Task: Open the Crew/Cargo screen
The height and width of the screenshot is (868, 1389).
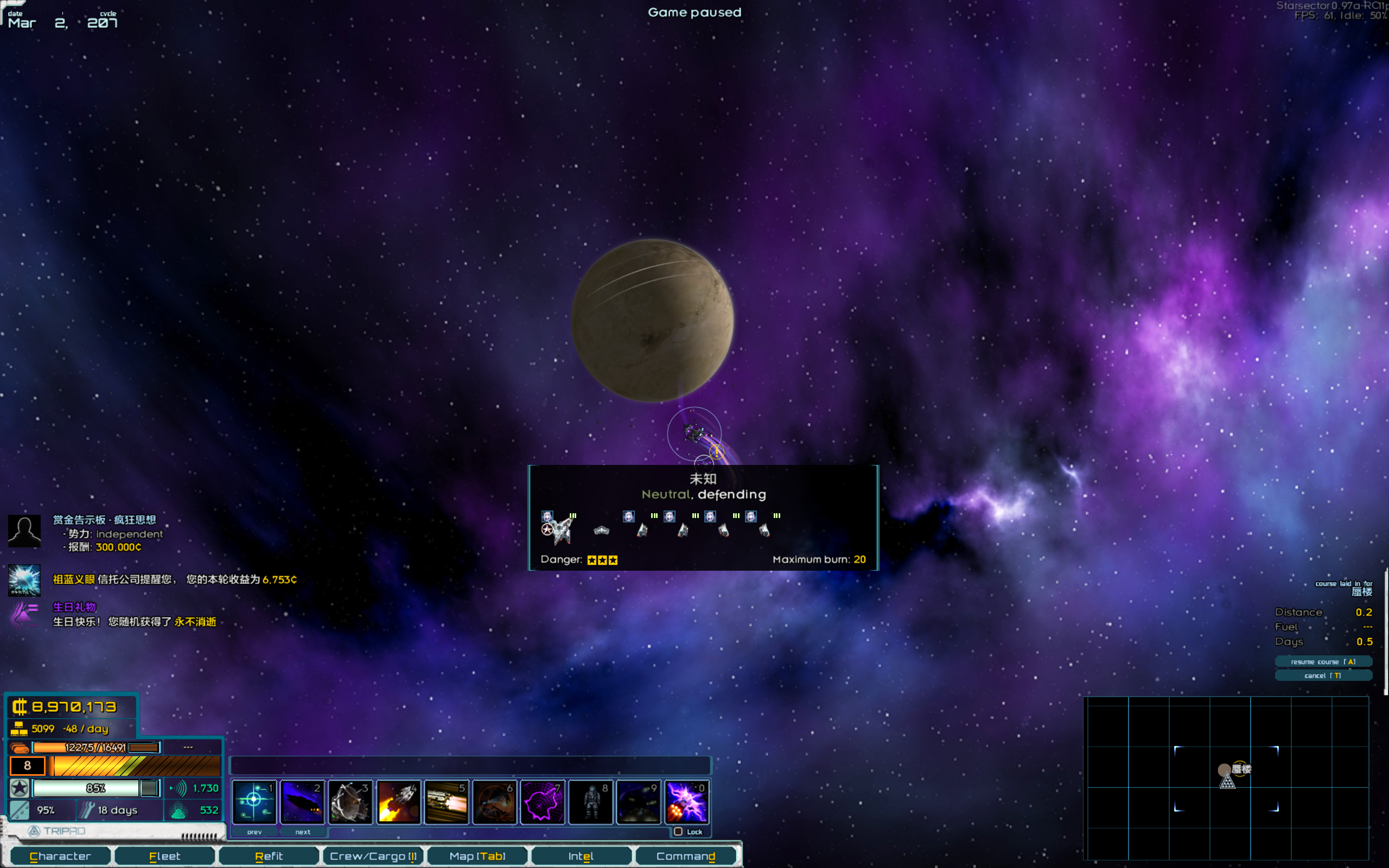Action: tap(373, 856)
